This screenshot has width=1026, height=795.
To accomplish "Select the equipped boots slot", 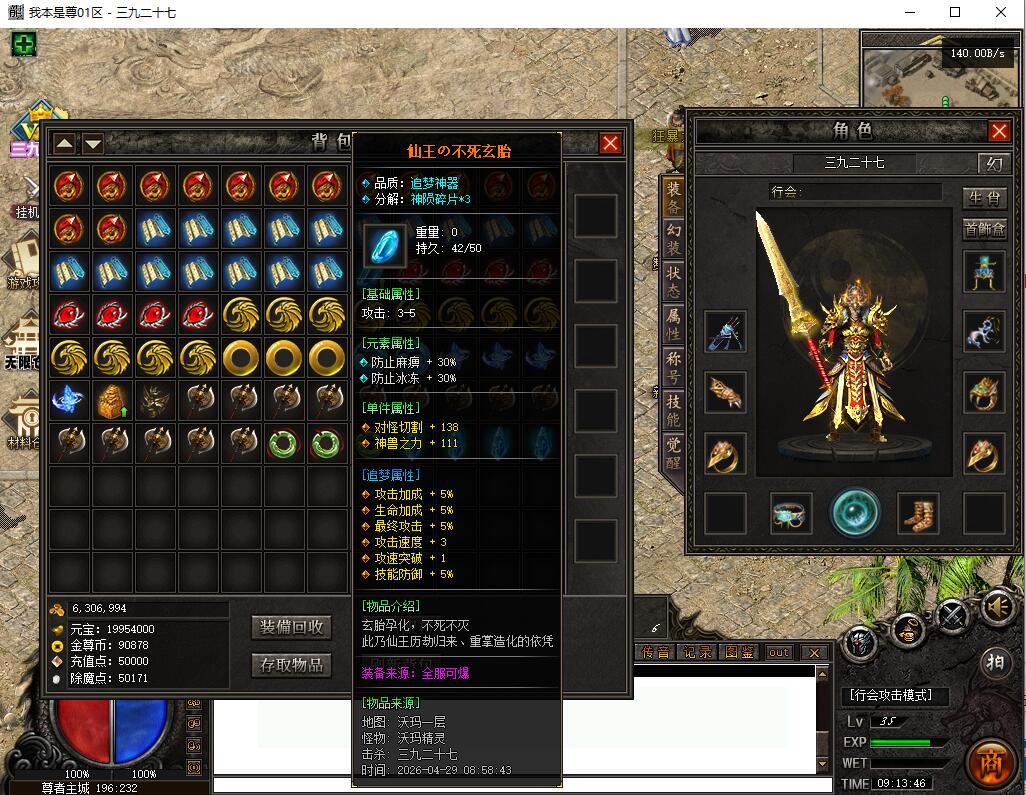I will click(918, 513).
